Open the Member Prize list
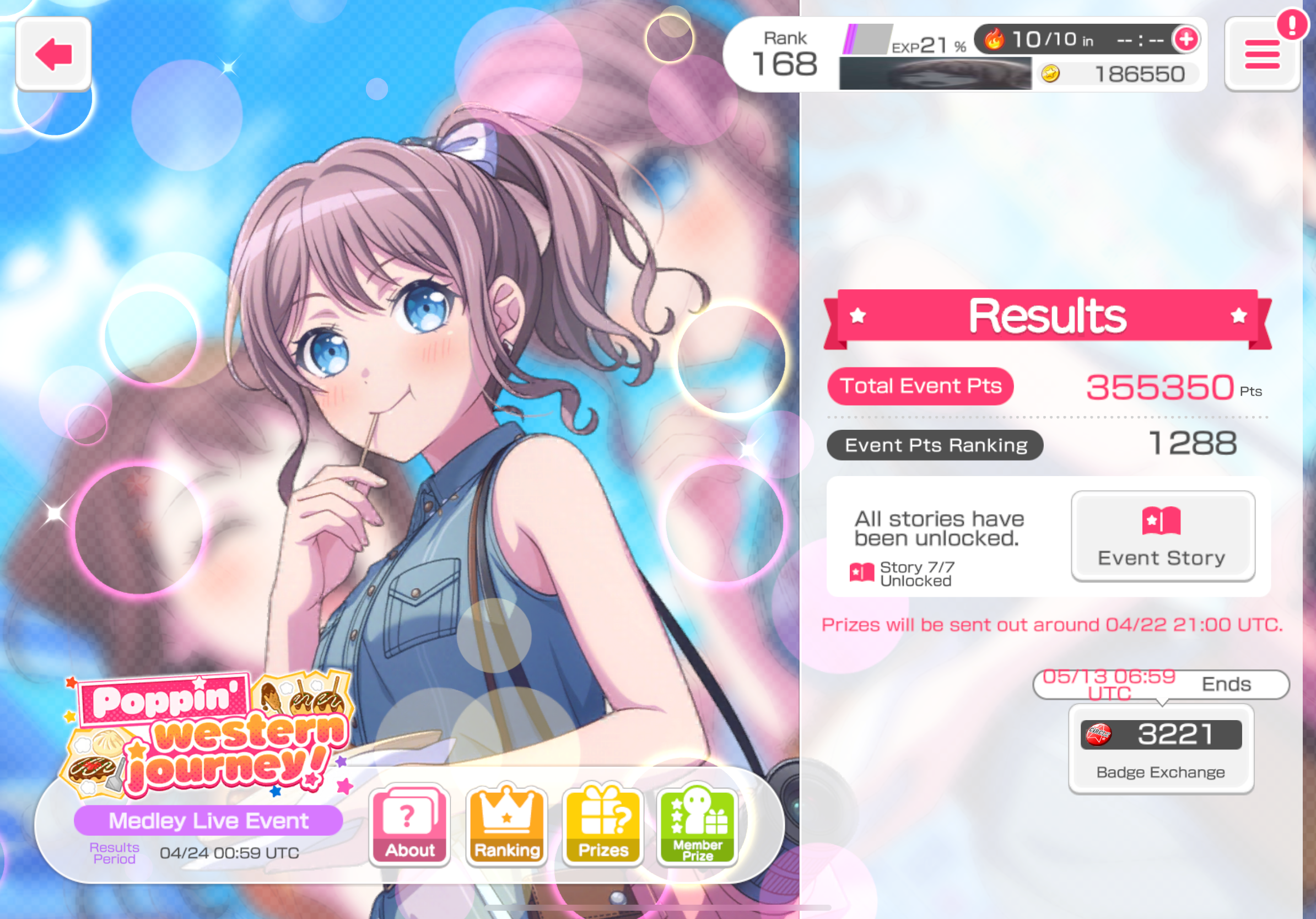Screen dimensions: 1316x919 tap(698, 825)
